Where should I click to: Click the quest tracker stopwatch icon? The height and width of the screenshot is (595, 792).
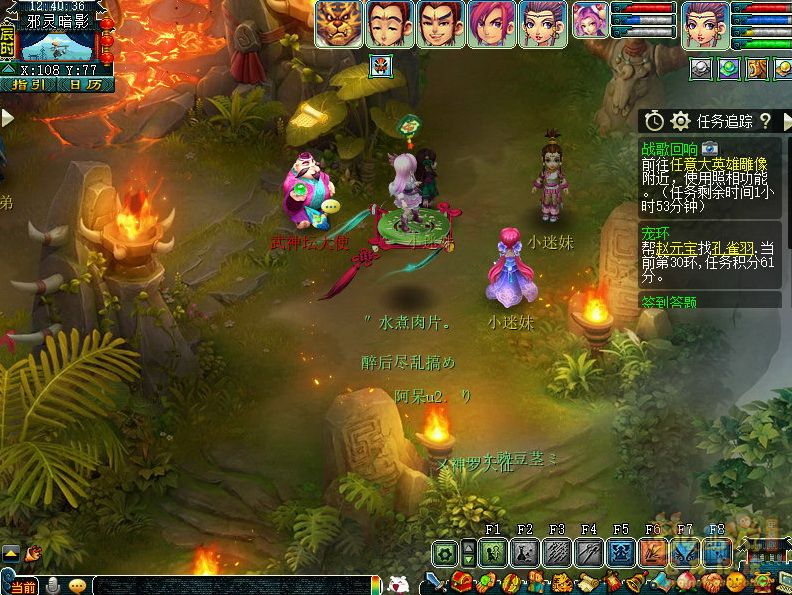click(x=654, y=121)
